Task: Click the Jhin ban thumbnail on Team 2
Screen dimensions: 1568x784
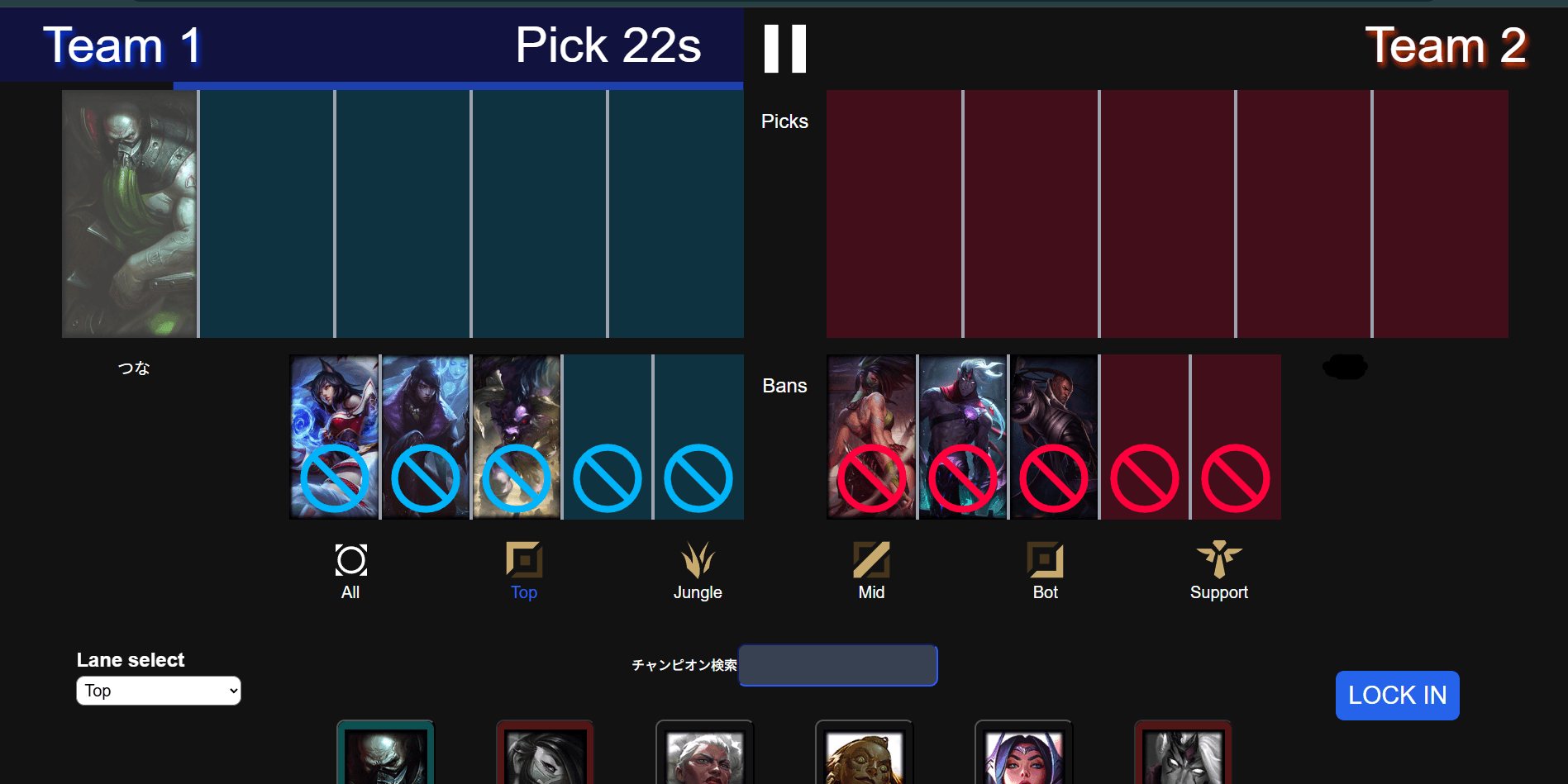Action: coord(962,436)
